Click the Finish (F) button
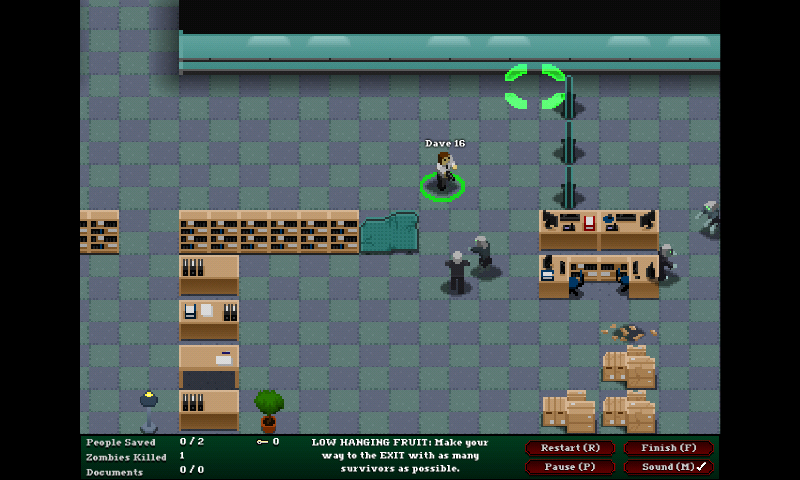 [x=667, y=448]
